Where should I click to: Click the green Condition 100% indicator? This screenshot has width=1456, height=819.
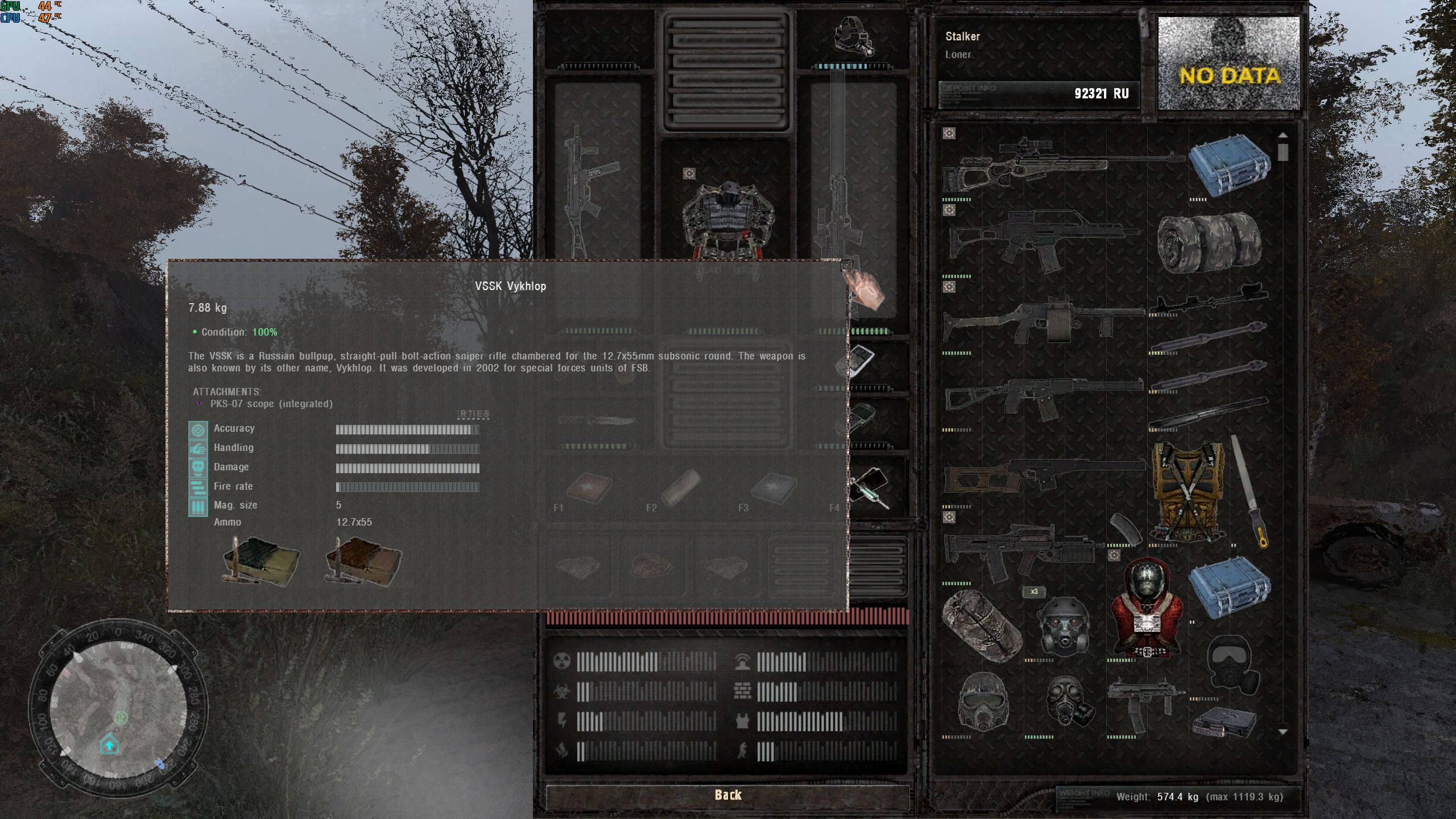click(x=265, y=332)
